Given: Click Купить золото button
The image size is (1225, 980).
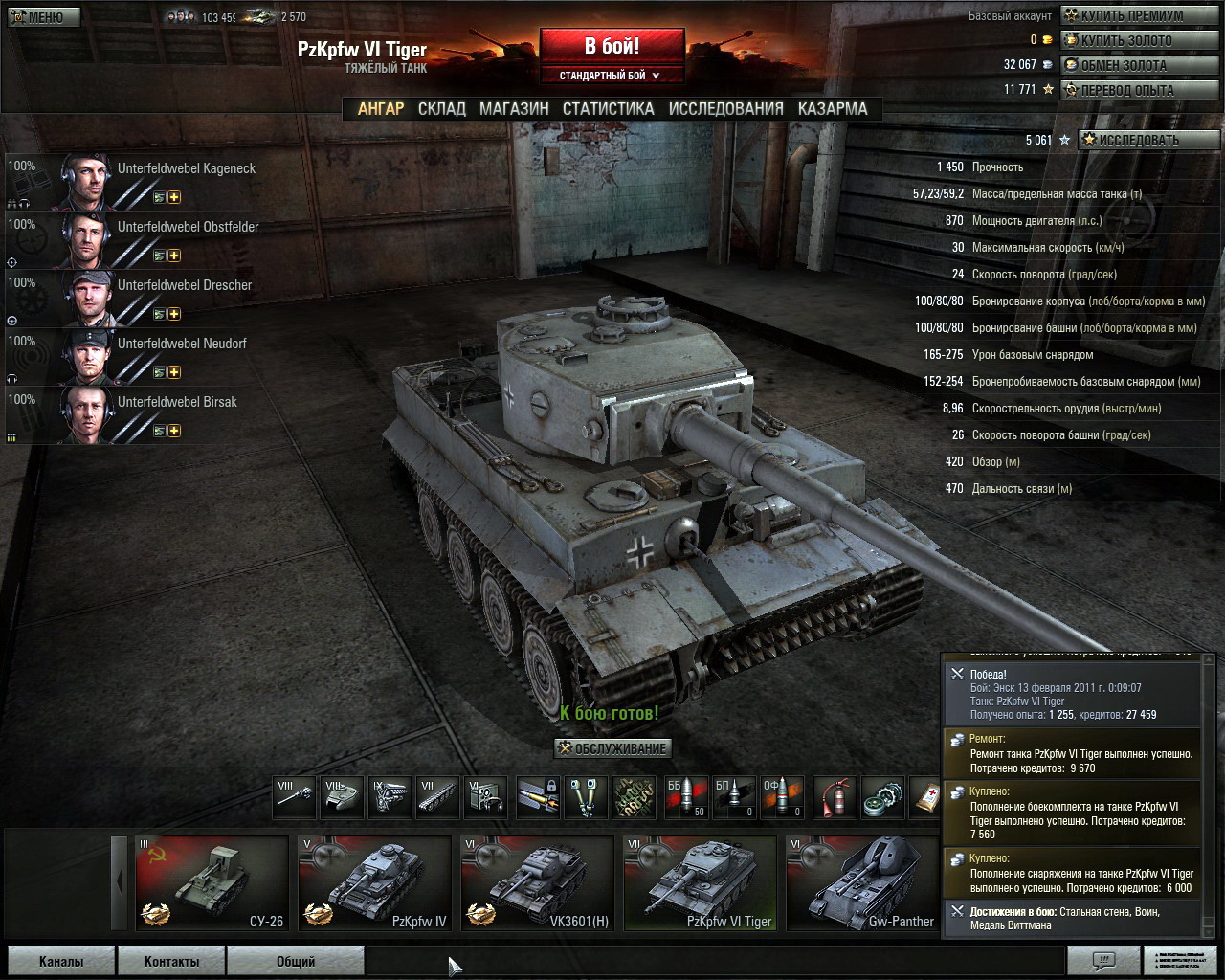Looking at the screenshot, I should click(x=1139, y=40).
